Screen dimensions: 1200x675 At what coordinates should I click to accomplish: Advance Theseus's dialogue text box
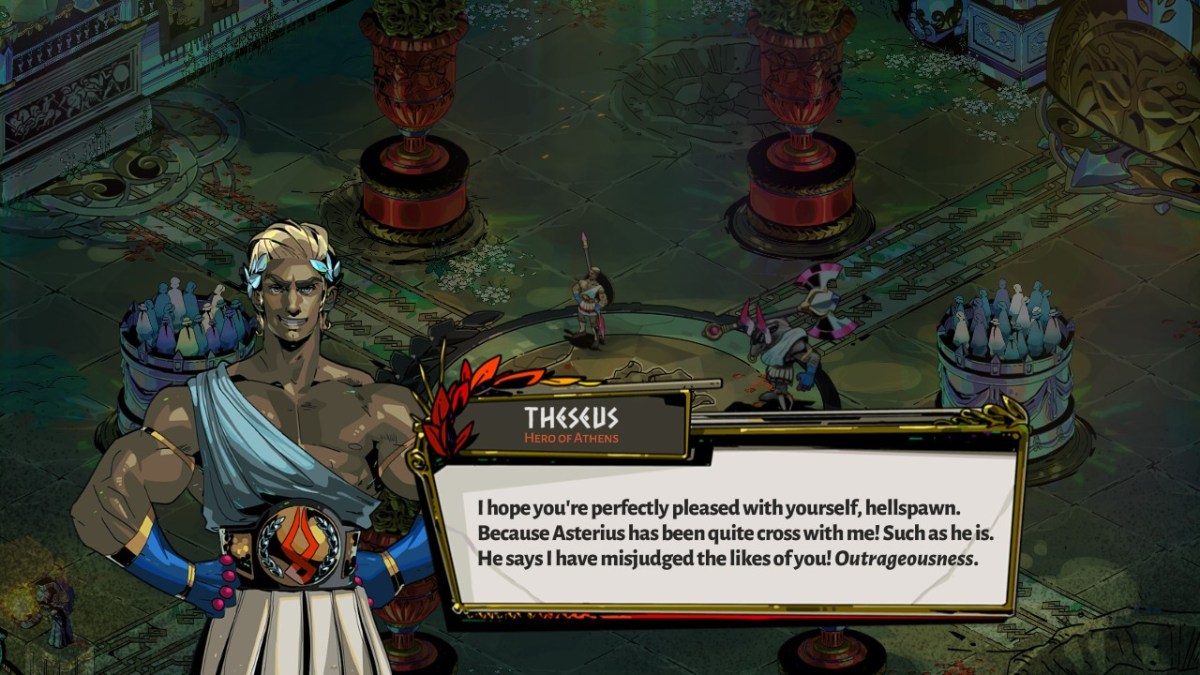click(726, 530)
